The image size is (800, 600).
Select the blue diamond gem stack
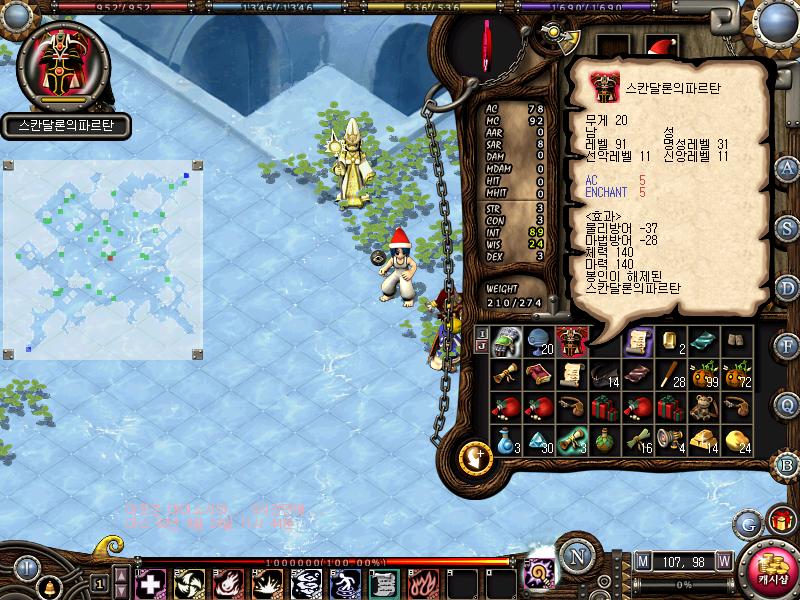pyautogui.click(x=539, y=439)
